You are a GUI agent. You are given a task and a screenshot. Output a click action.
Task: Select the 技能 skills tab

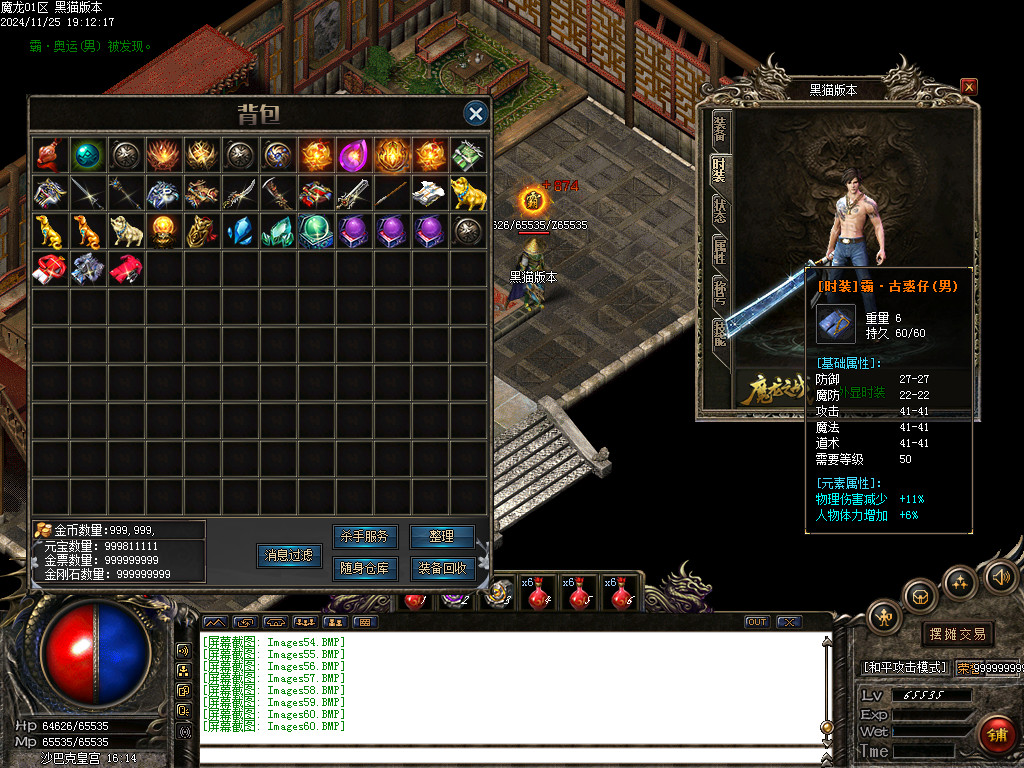pos(719,334)
